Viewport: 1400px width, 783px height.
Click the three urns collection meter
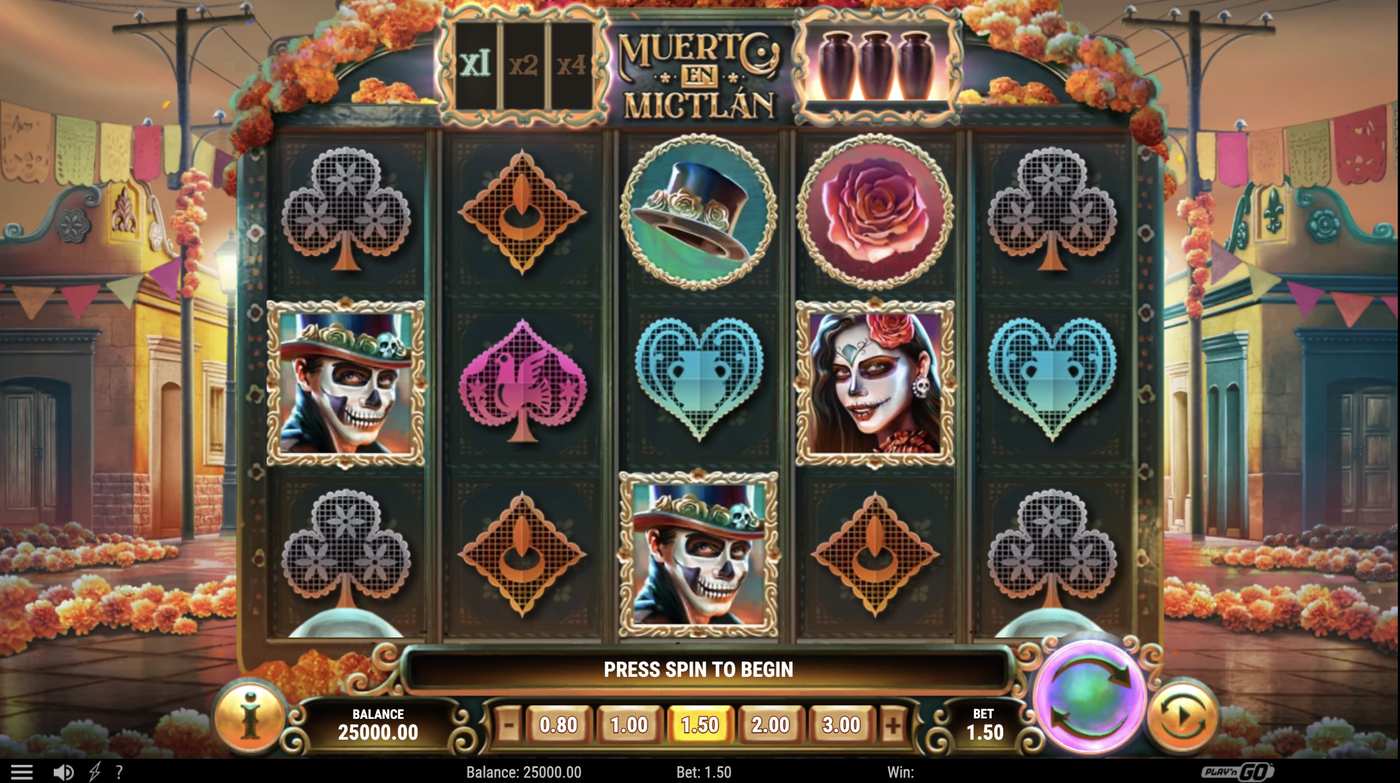(x=878, y=65)
